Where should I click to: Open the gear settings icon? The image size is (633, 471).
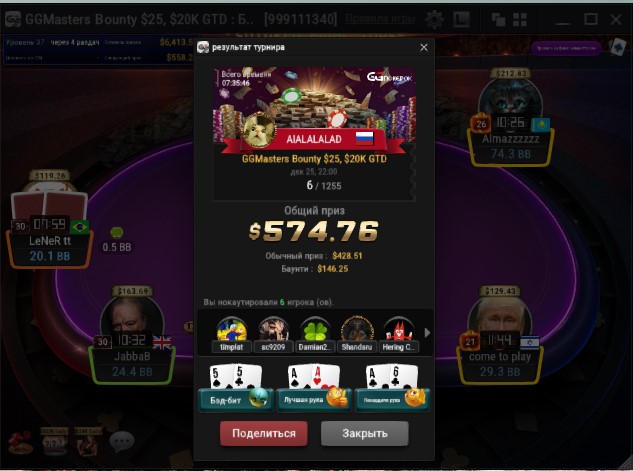tap(434, 19)
